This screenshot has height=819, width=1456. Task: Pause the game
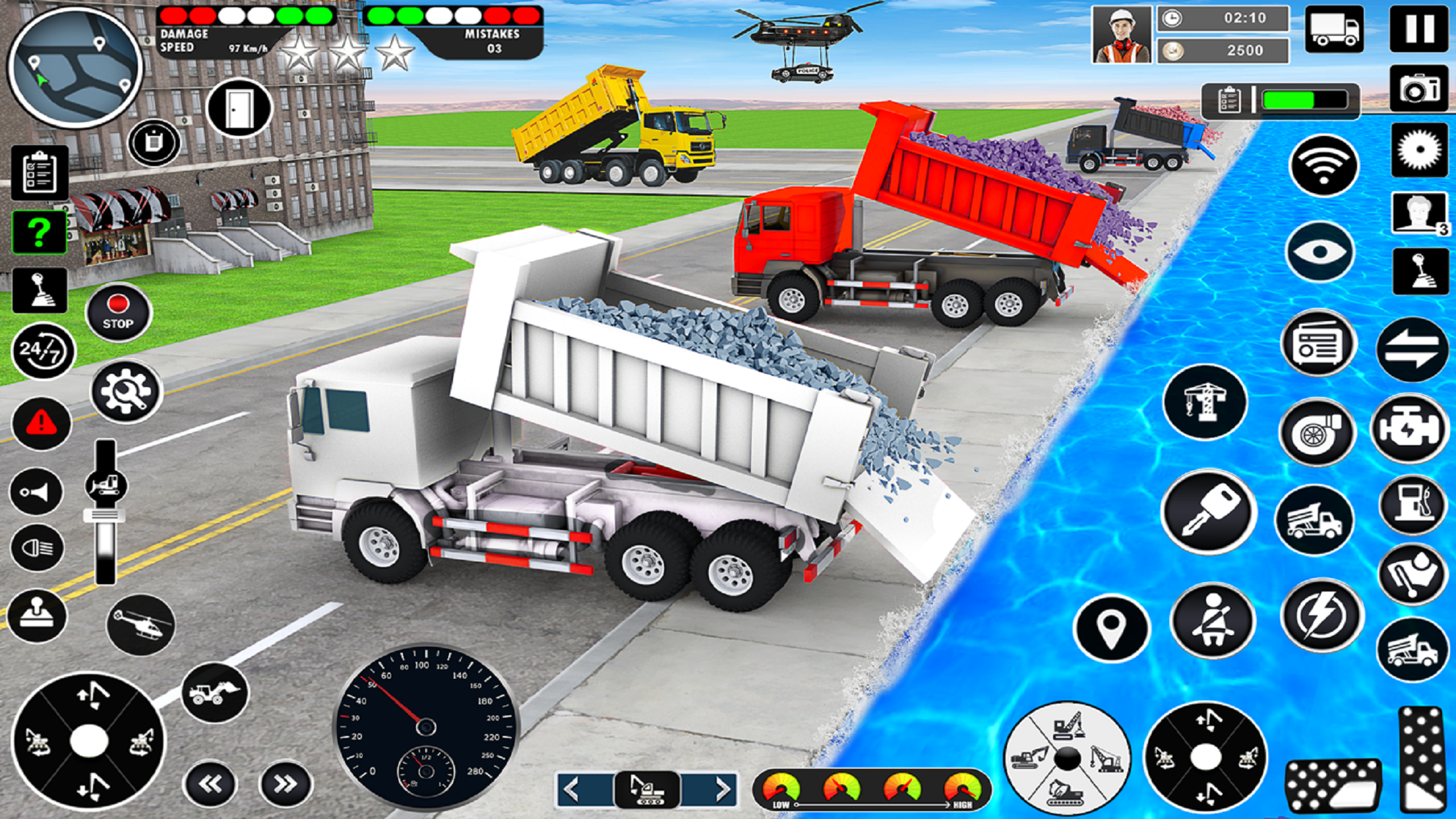[1419, 29]
